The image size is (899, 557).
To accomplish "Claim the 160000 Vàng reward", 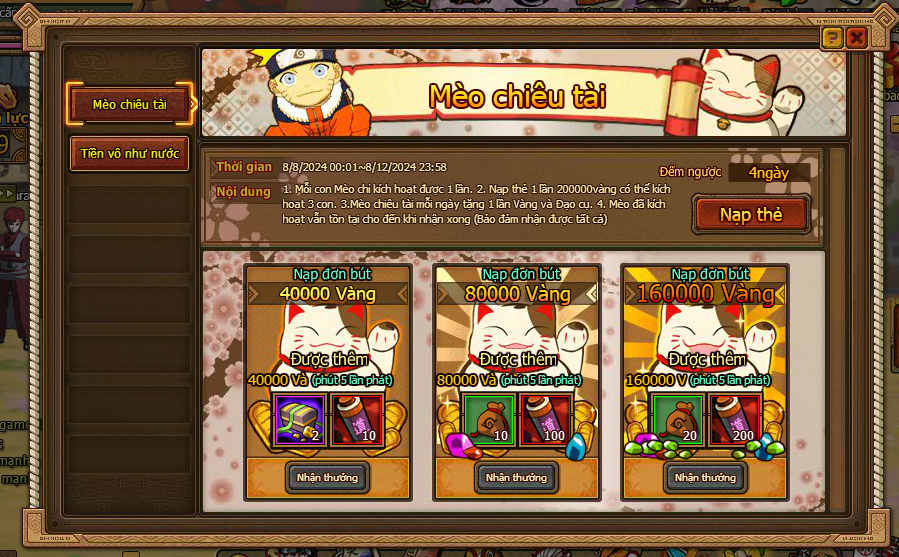I will pos(705,477).
